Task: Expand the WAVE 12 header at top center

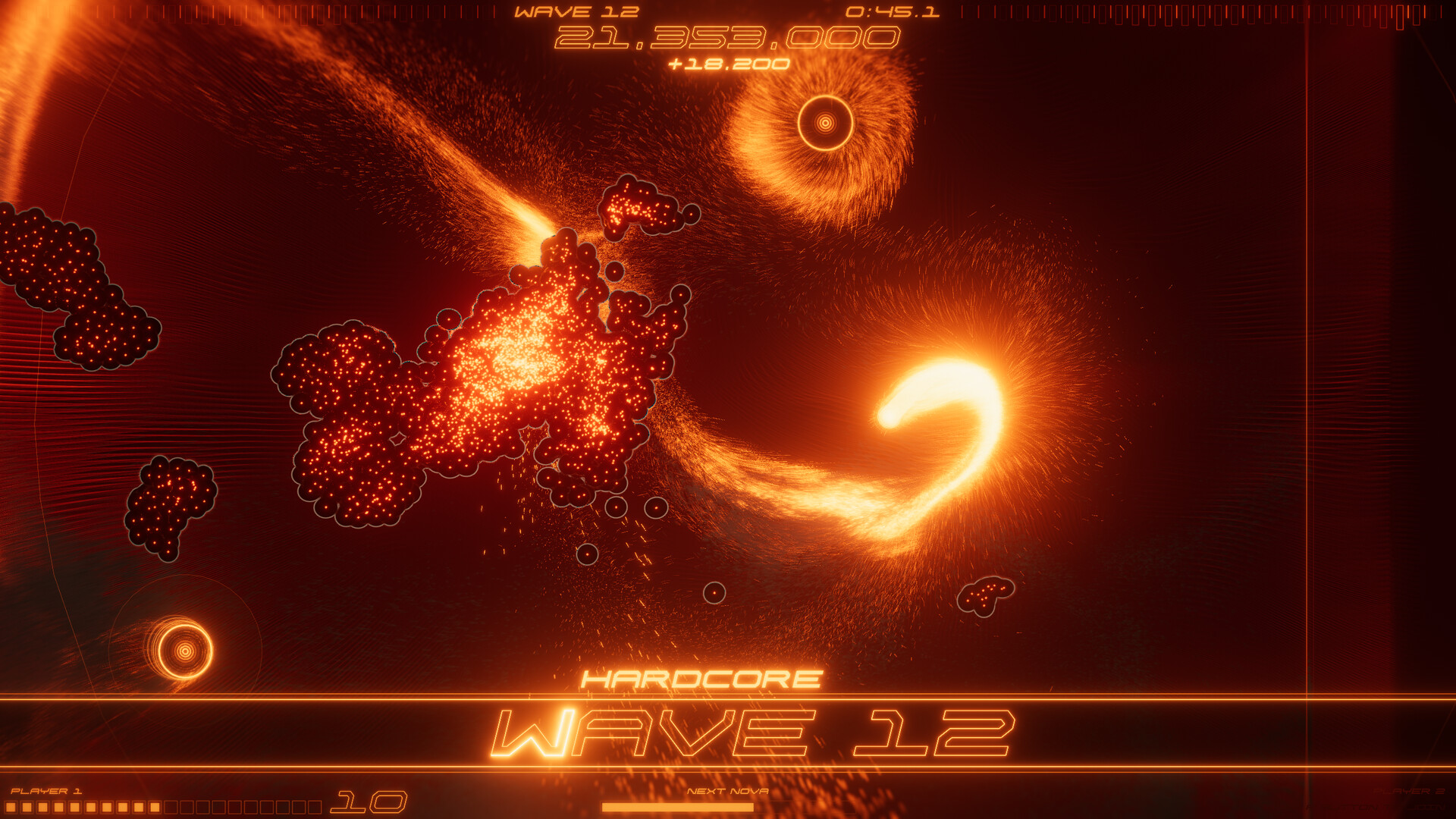Action: (x=576, y=11)
